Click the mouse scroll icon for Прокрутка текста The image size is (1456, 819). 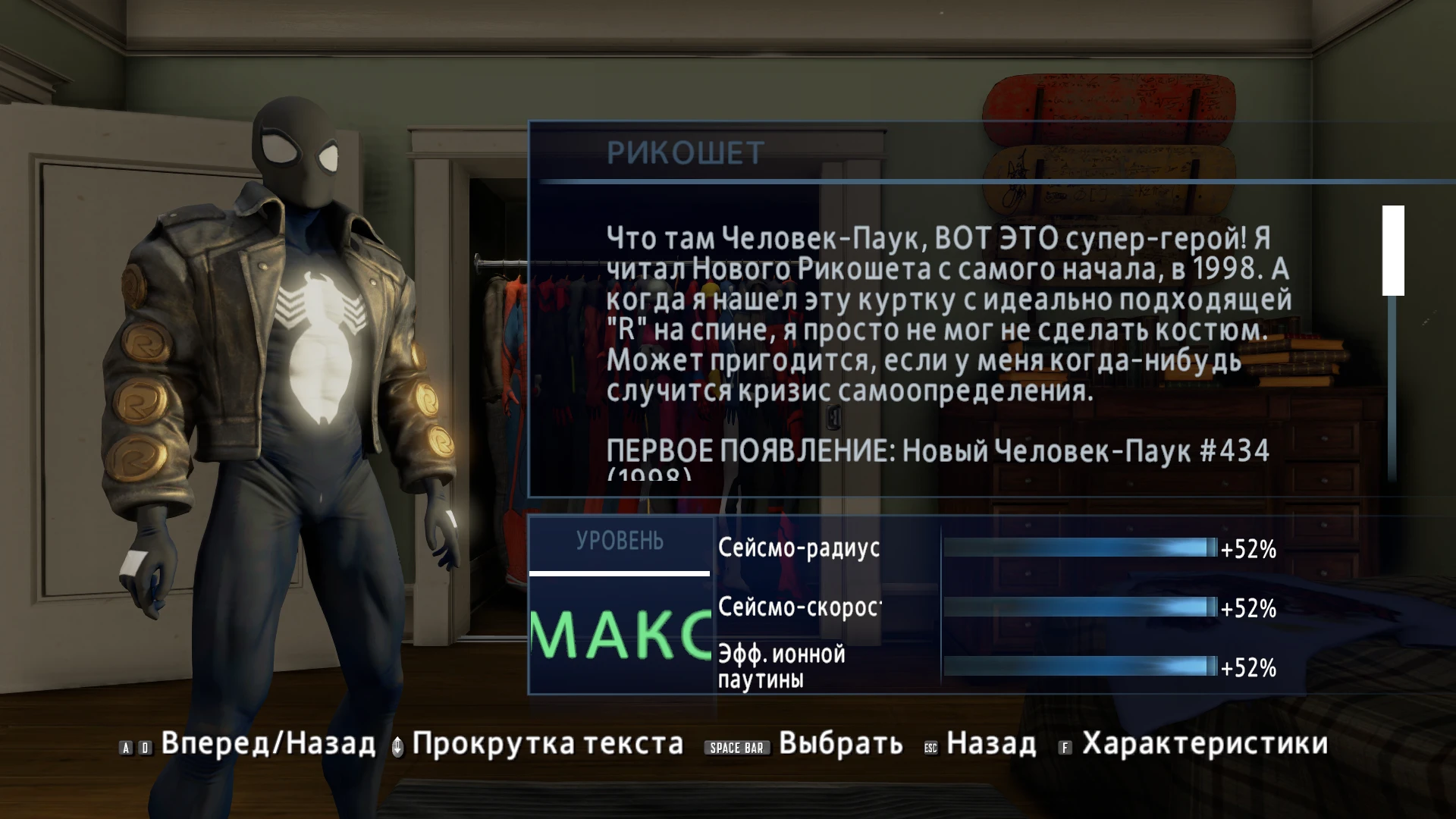(397, 745)
